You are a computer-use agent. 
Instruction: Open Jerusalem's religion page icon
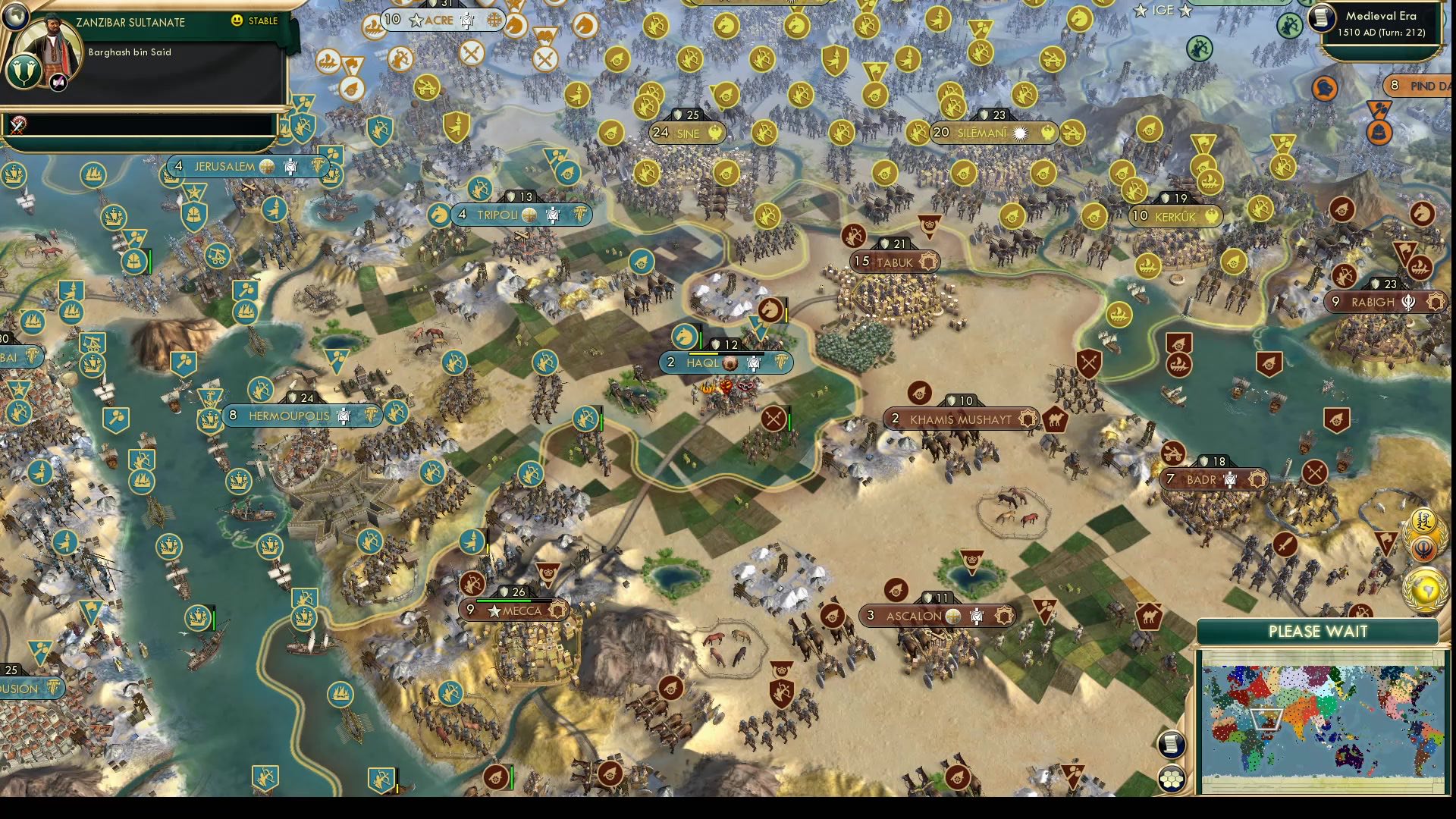click(x=266, y=167)
